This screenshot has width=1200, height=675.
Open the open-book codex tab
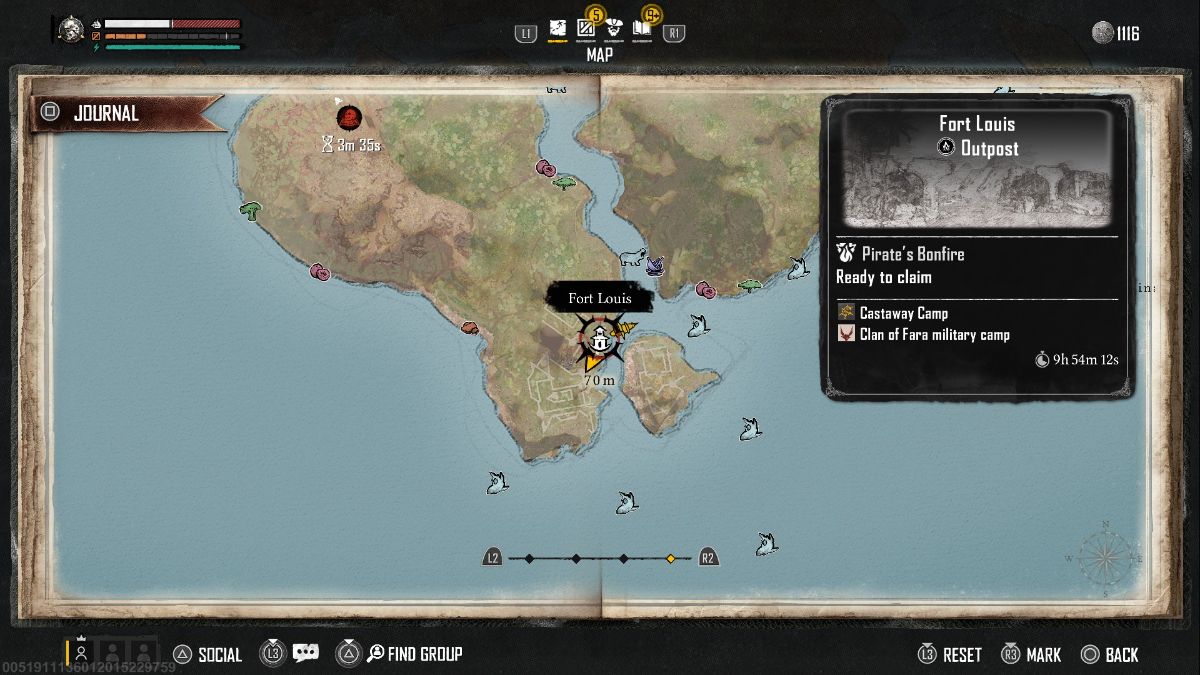(x=642, y=29)
